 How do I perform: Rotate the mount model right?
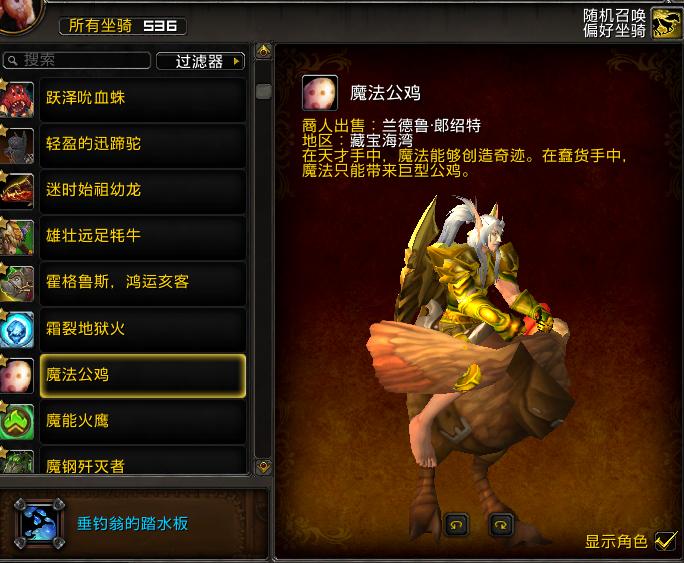[x=501, y=523]
